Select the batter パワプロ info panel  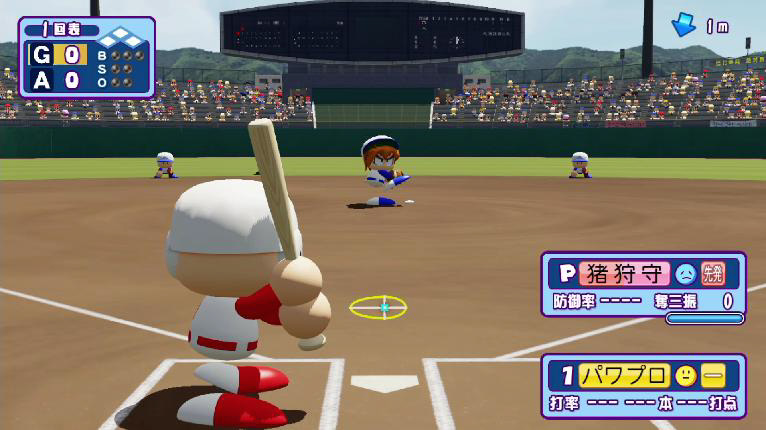click(643, 386)
